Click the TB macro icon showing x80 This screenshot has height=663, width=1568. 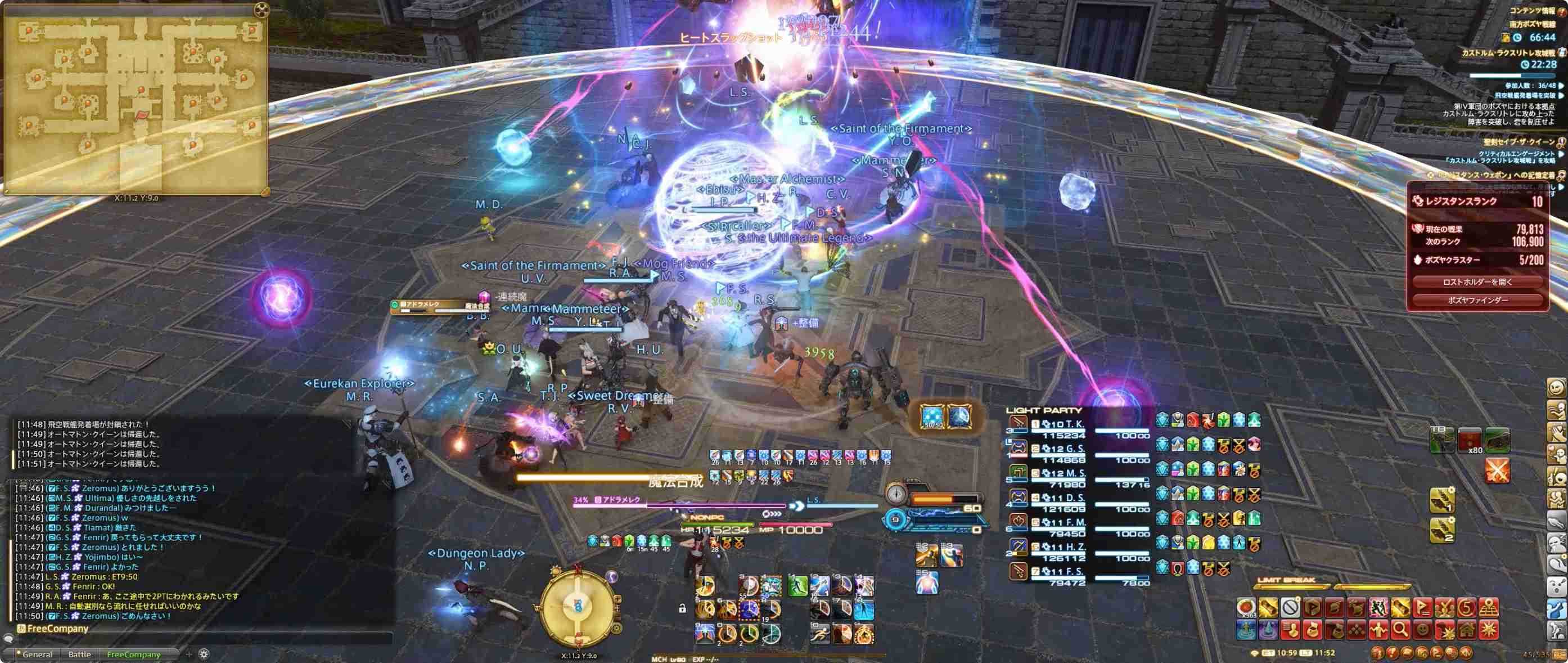1470,441
